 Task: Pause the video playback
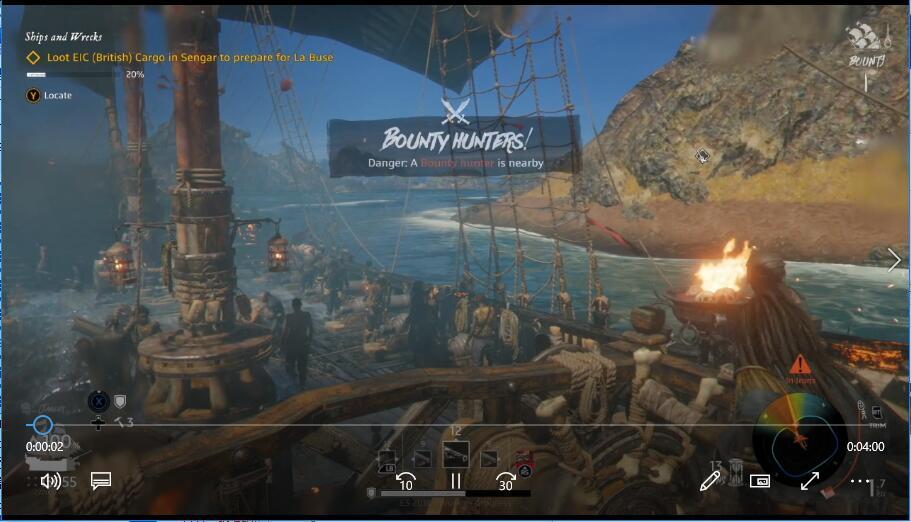pyautogui.click(x=456, y=481)
